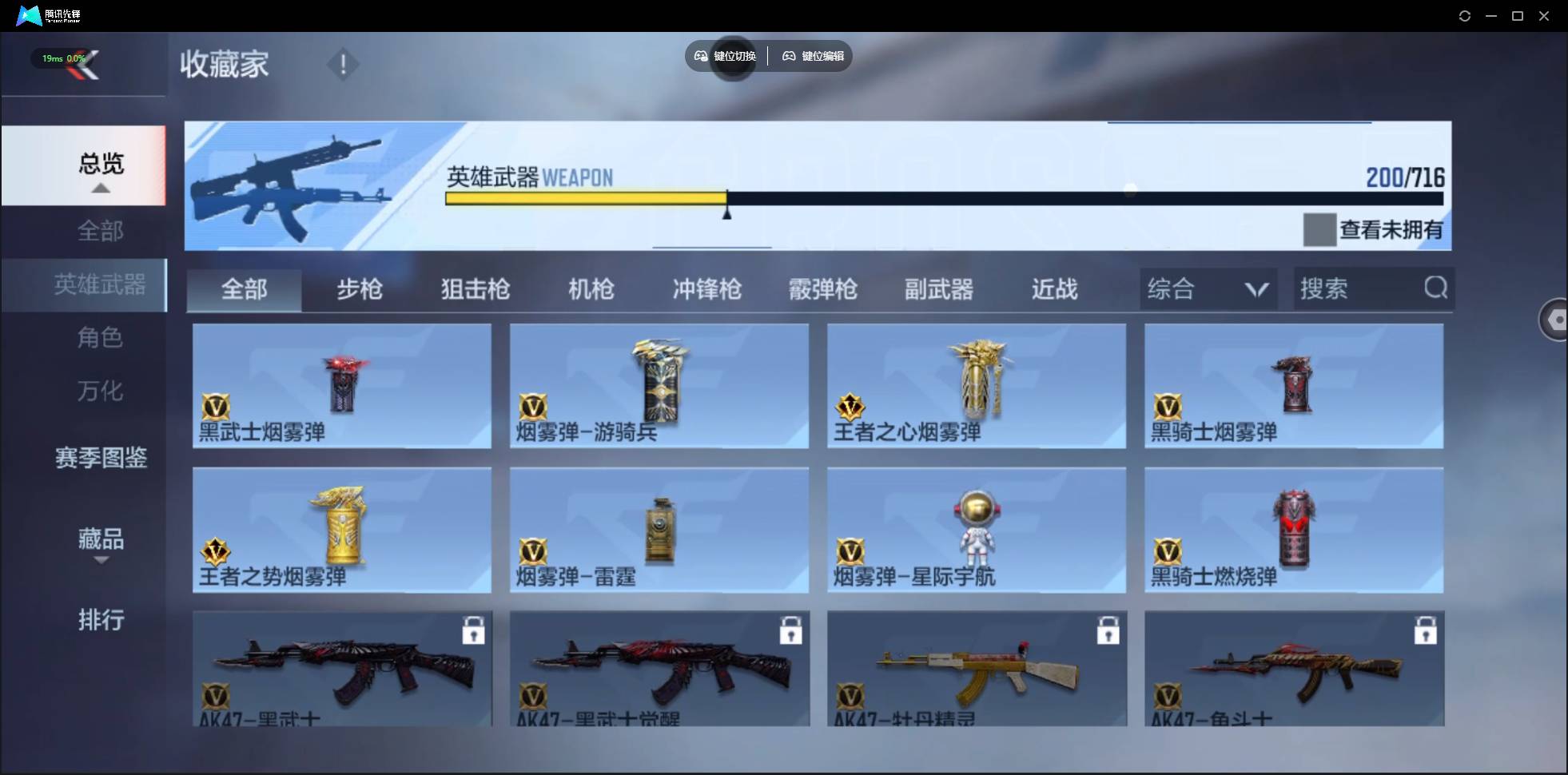Click the exclamation icon next to 收藏家 title

click(342, 64)
